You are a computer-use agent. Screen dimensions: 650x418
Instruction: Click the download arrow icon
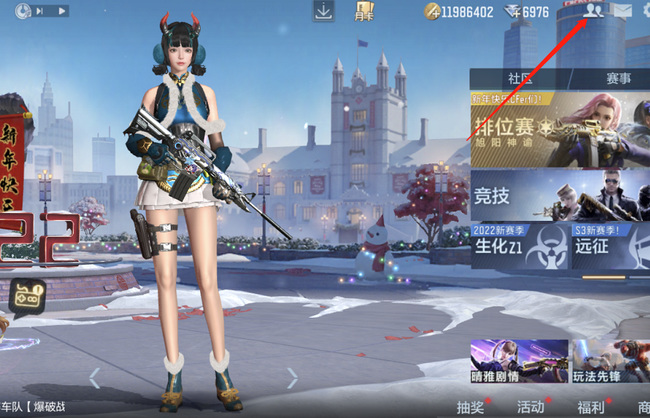(x=323, y=11)
